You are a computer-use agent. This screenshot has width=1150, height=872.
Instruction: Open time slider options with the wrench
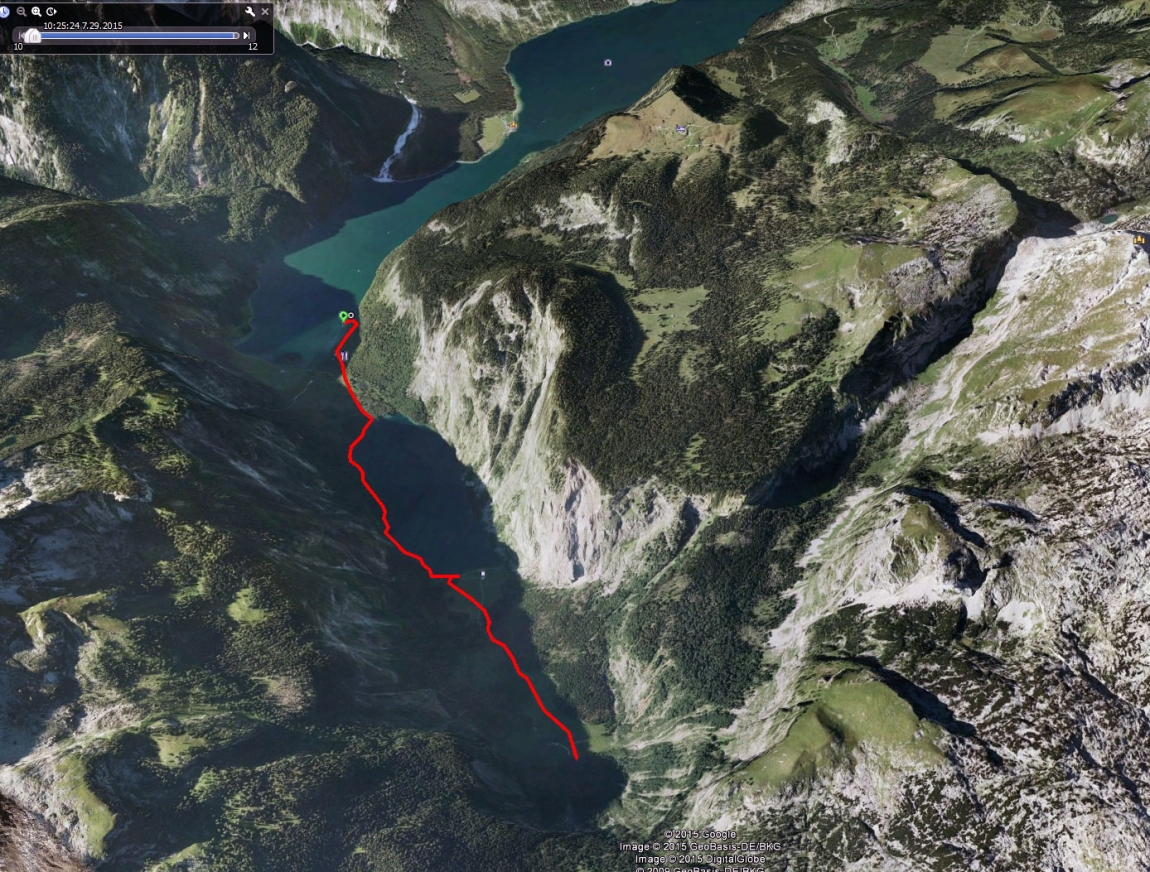pyautogui.click(x=249, y=11)
